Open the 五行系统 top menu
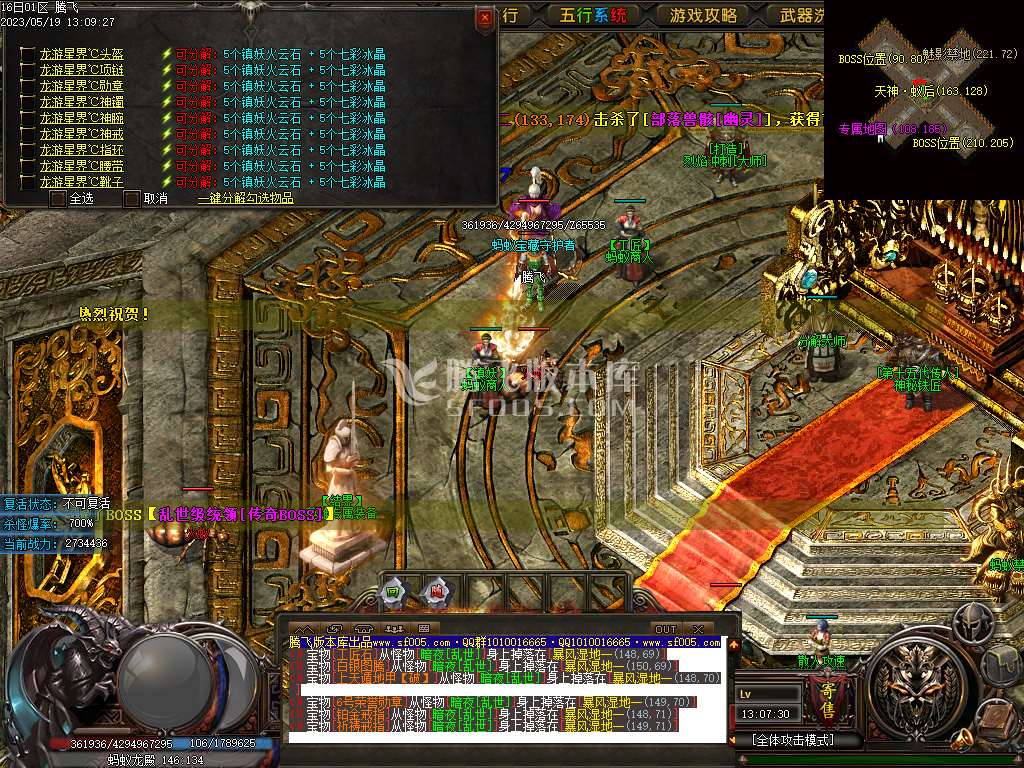Image resolution: width=1024 pixels, height=768 pixels. click(594, 15)
